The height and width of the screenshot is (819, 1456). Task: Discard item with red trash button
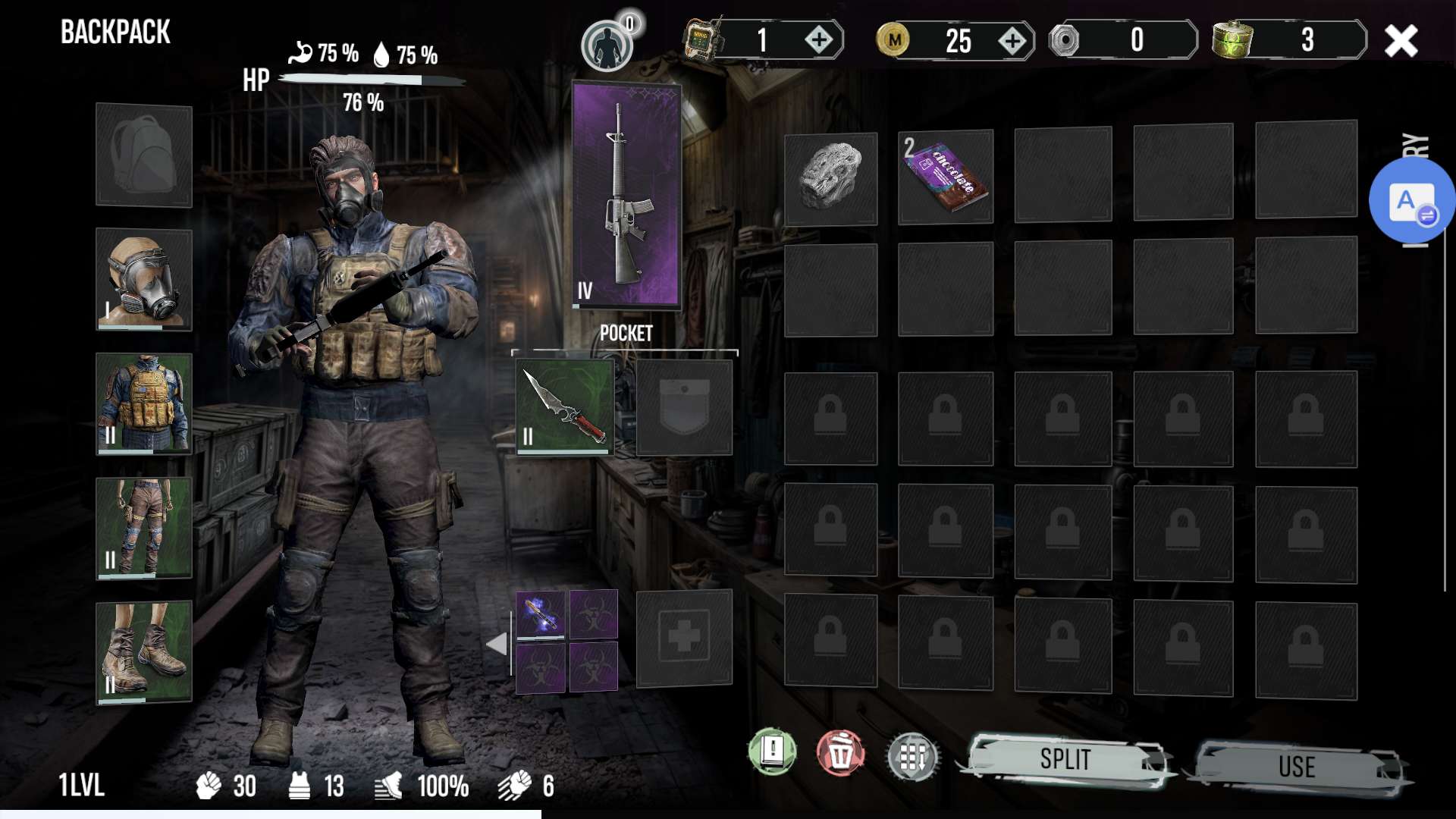(x=840, y=753)
